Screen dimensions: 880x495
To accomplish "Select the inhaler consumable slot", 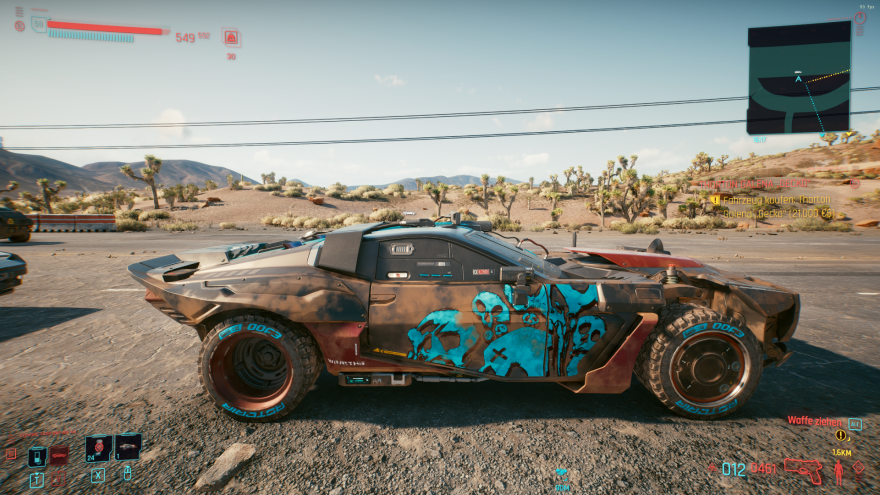I will [127, 446].
